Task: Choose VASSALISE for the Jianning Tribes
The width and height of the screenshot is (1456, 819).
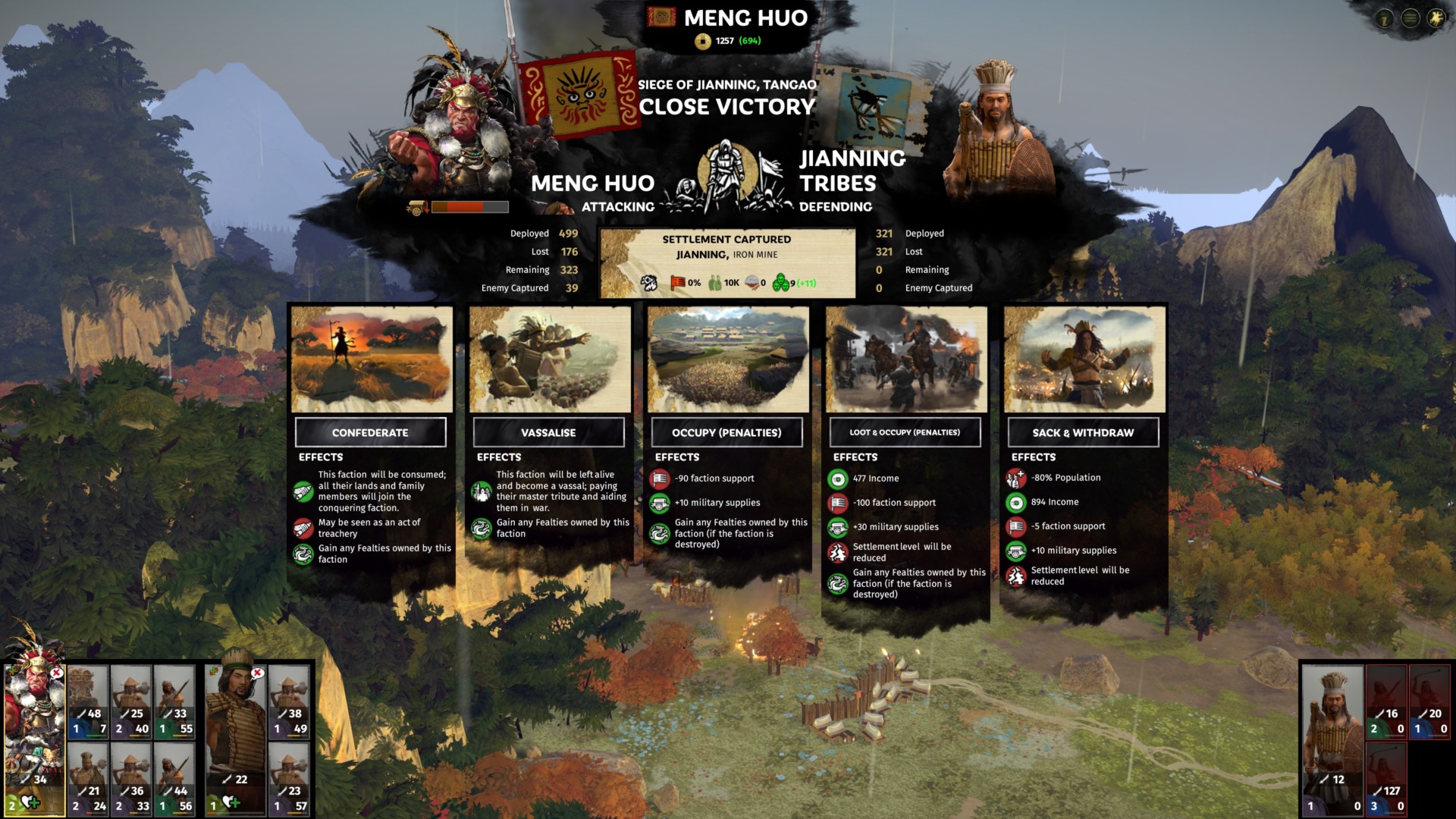Action: (548, 432)
